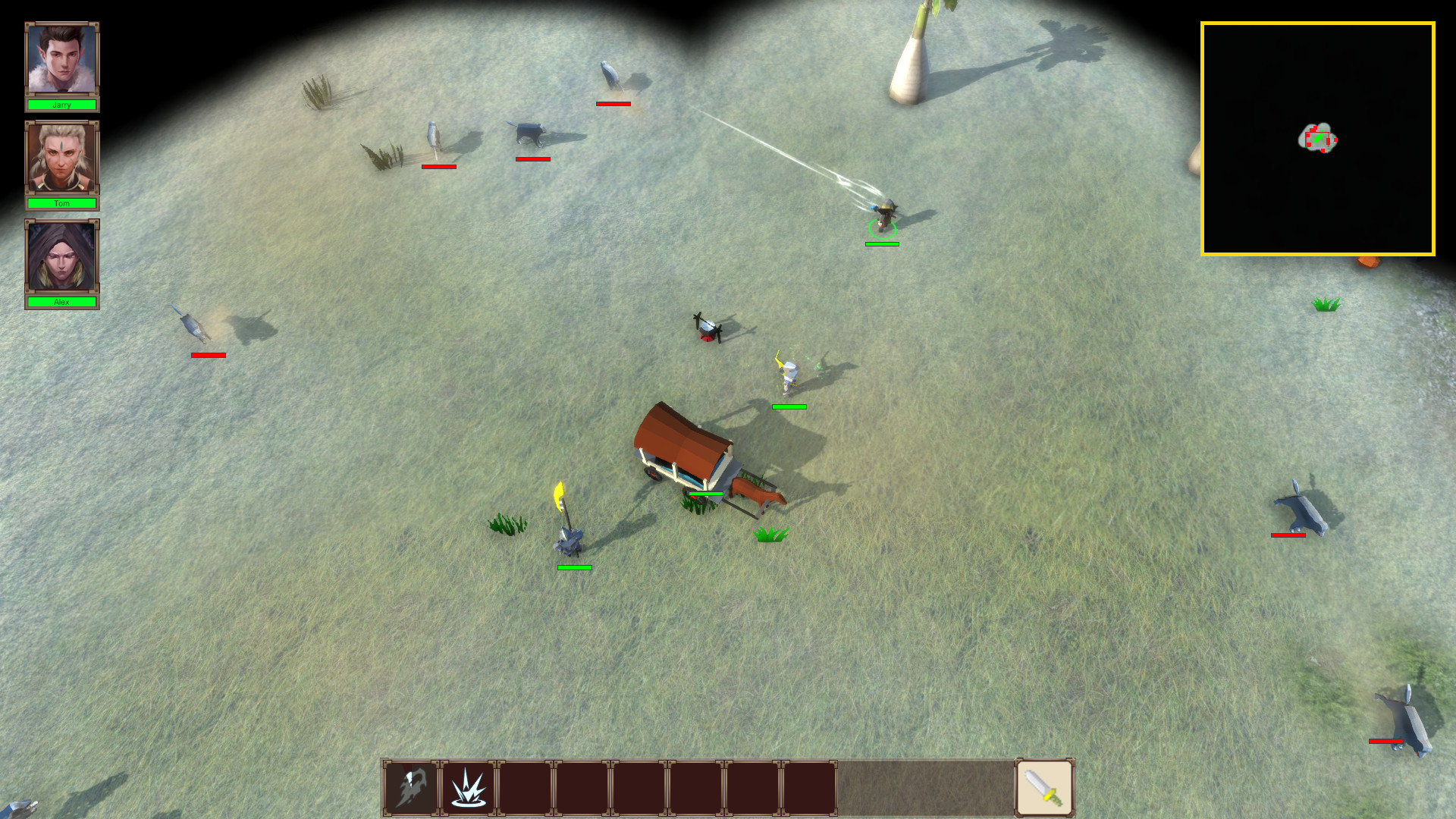Choose Alex's hooded portrait
Screen dimensions: 1456x819
coord(61,257)
